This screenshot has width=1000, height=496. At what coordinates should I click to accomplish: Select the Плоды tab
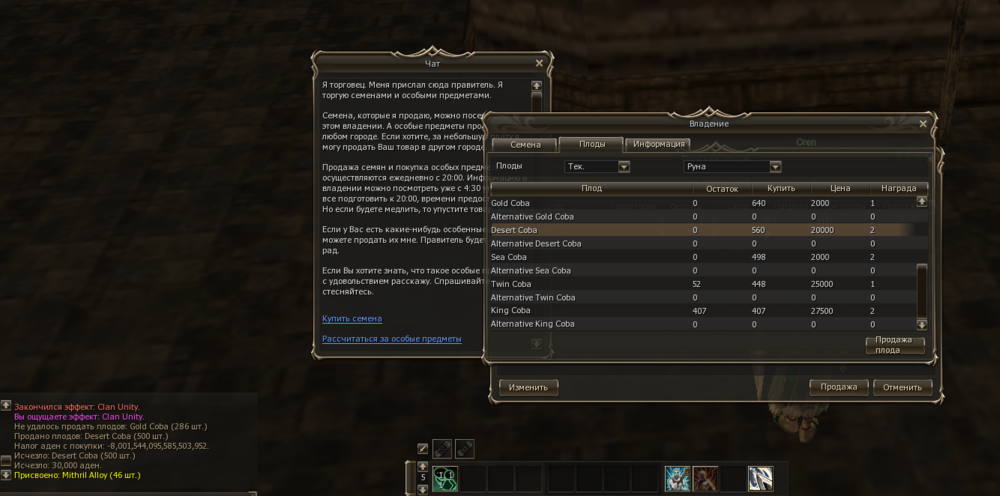[591, 145]
